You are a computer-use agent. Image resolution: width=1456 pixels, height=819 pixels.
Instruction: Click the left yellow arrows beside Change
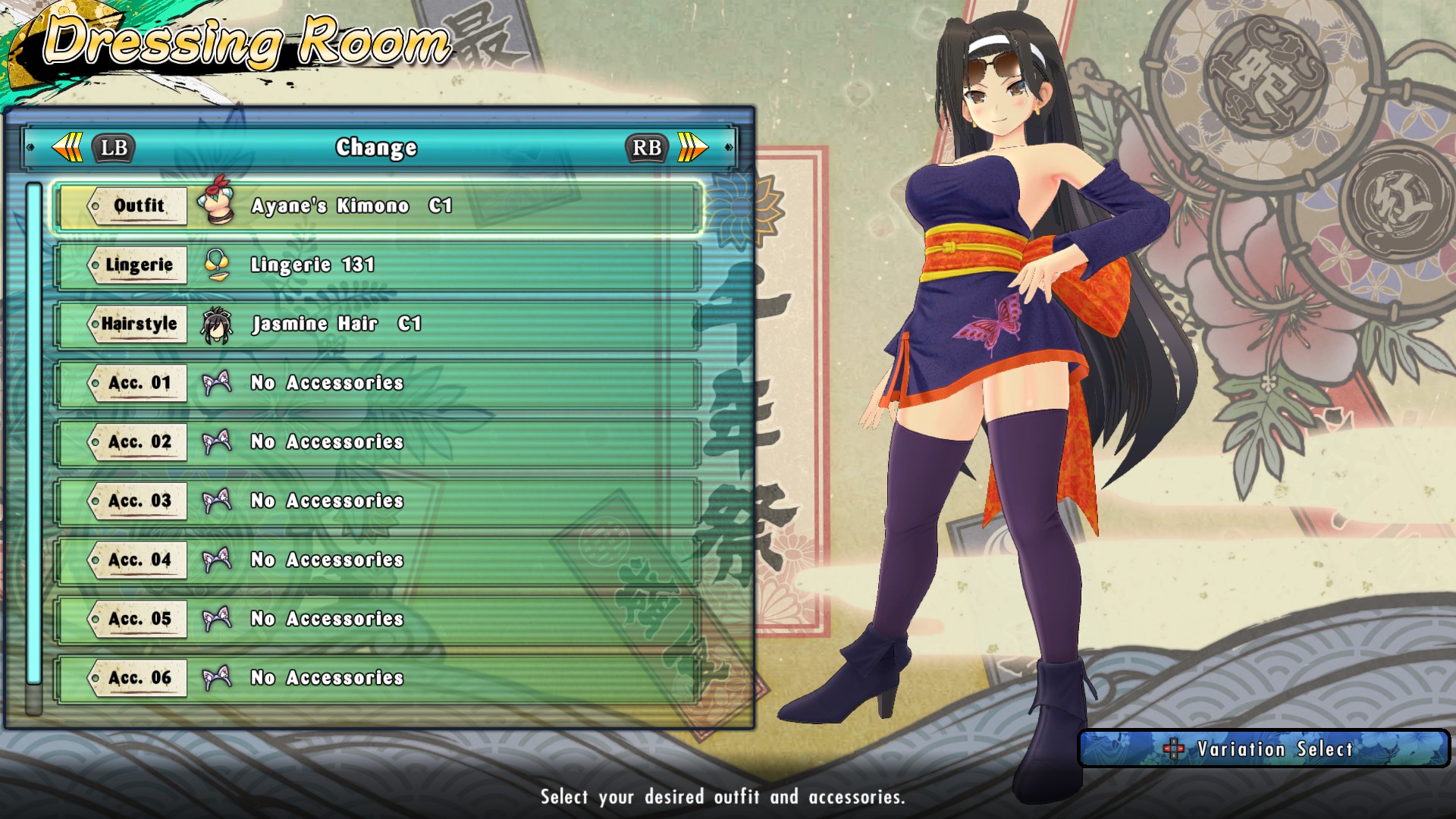(68, 147)
